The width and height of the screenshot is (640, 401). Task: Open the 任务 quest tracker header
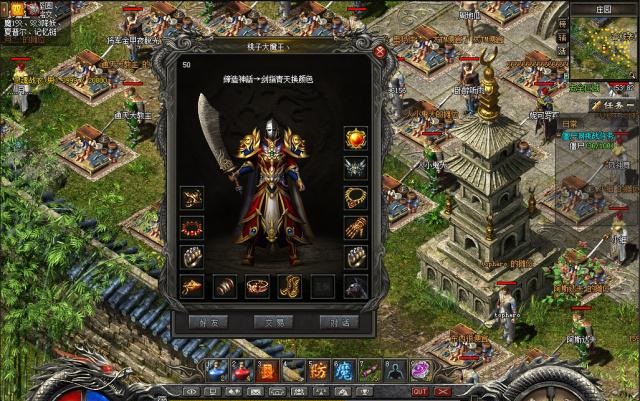click(611, 105)
